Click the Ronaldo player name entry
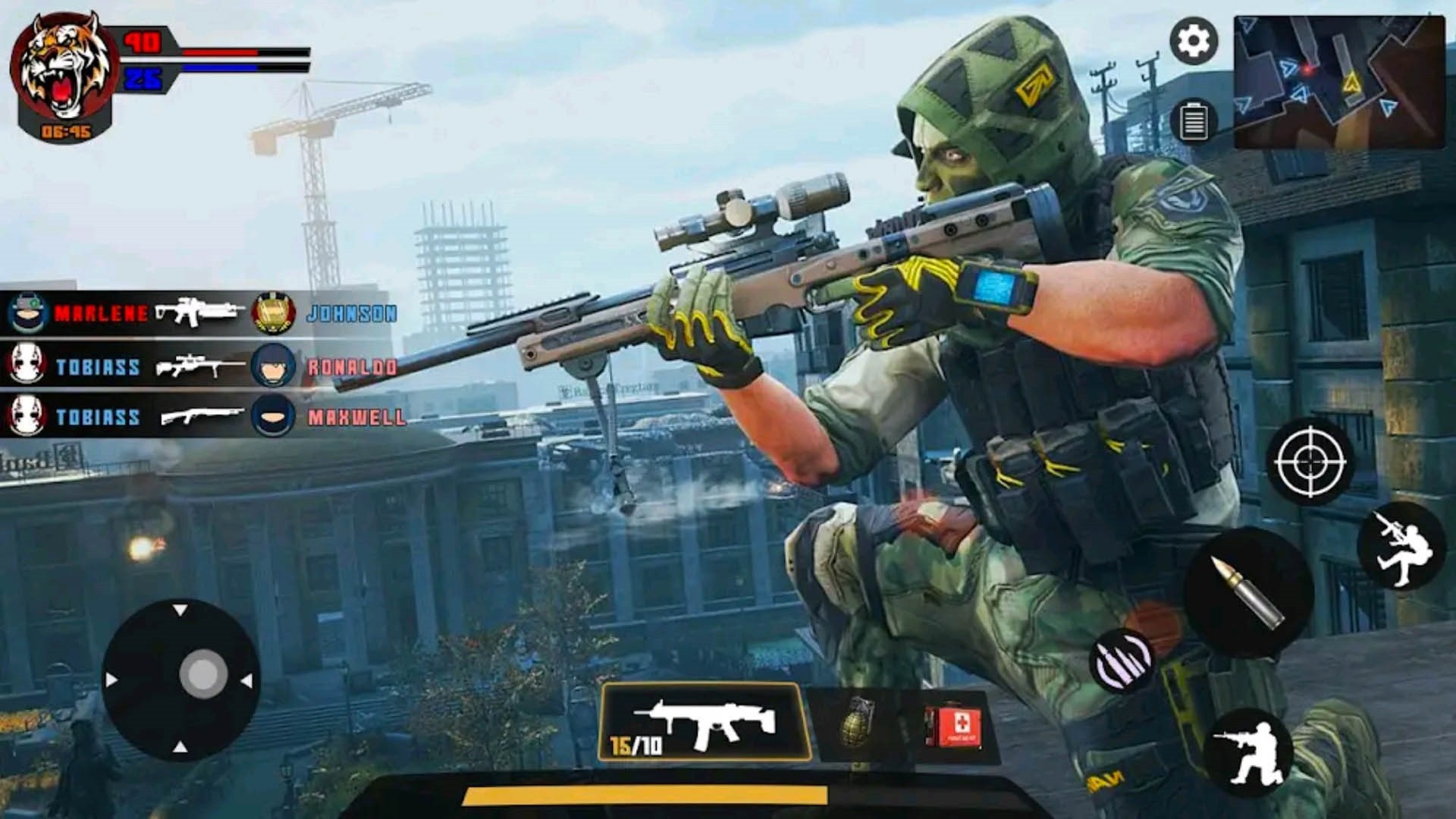This screenshot has height=819, width=1456. pyautogui.click(x=352, y=367)
